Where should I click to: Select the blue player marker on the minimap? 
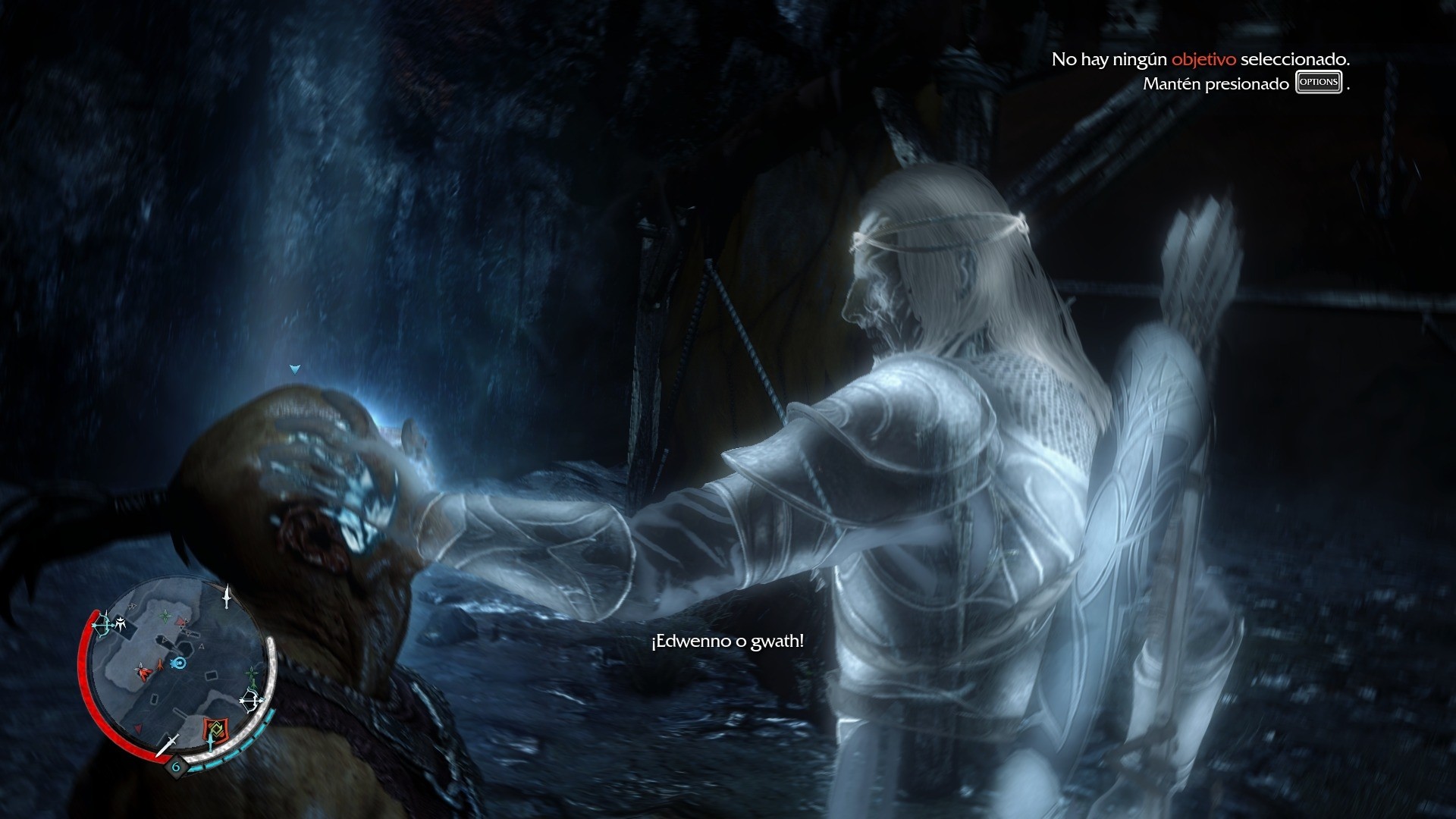179,664
